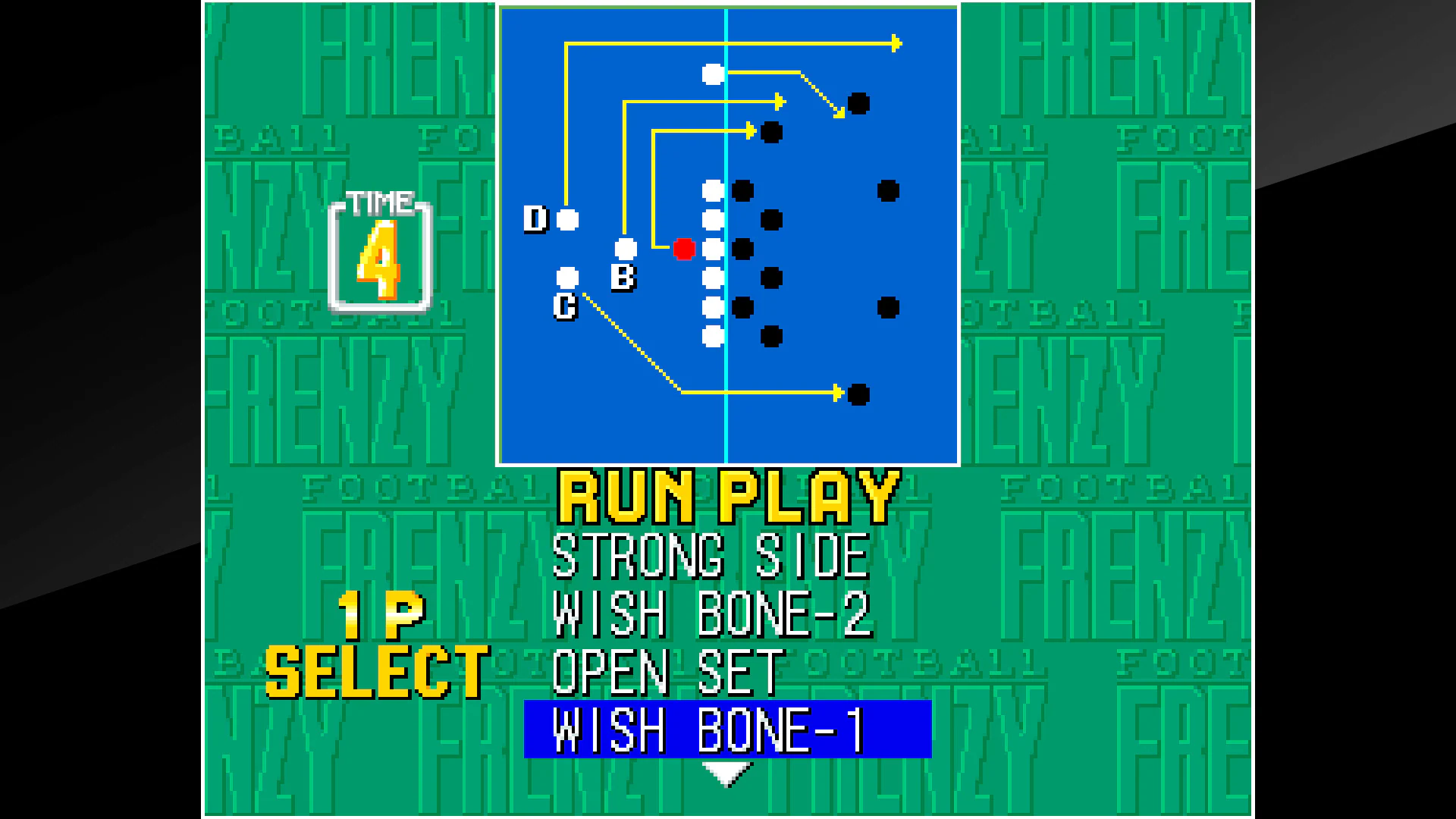Click the red ball carrier marker
Image resolution: width=1456 pixels, height=819 pixels.
pyautogui.click(x=685, y=248)
